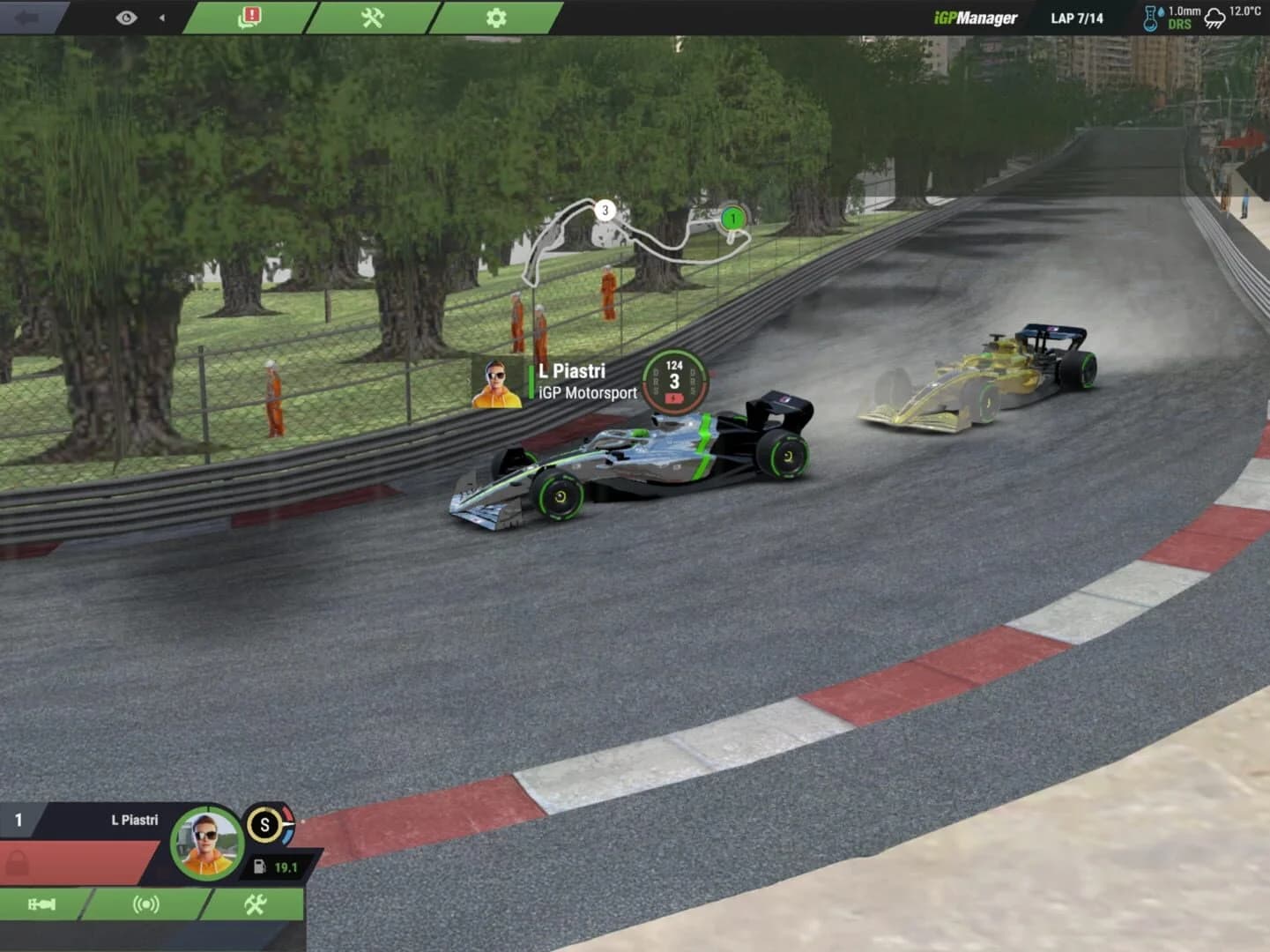
Task: Click Piastri's driver avatar portrait
Action: coord(206,844)
